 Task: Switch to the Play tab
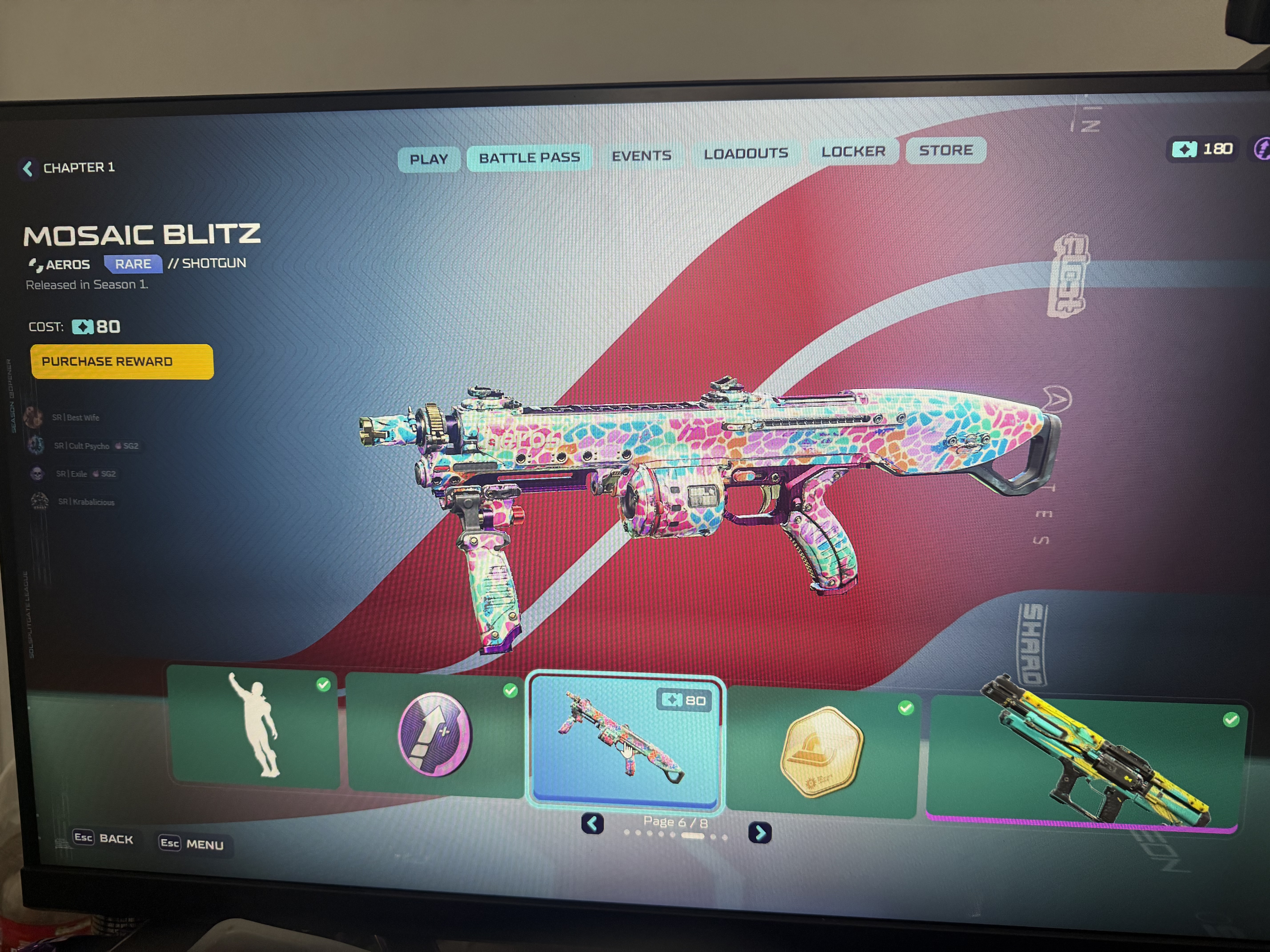tap(428, 159)
